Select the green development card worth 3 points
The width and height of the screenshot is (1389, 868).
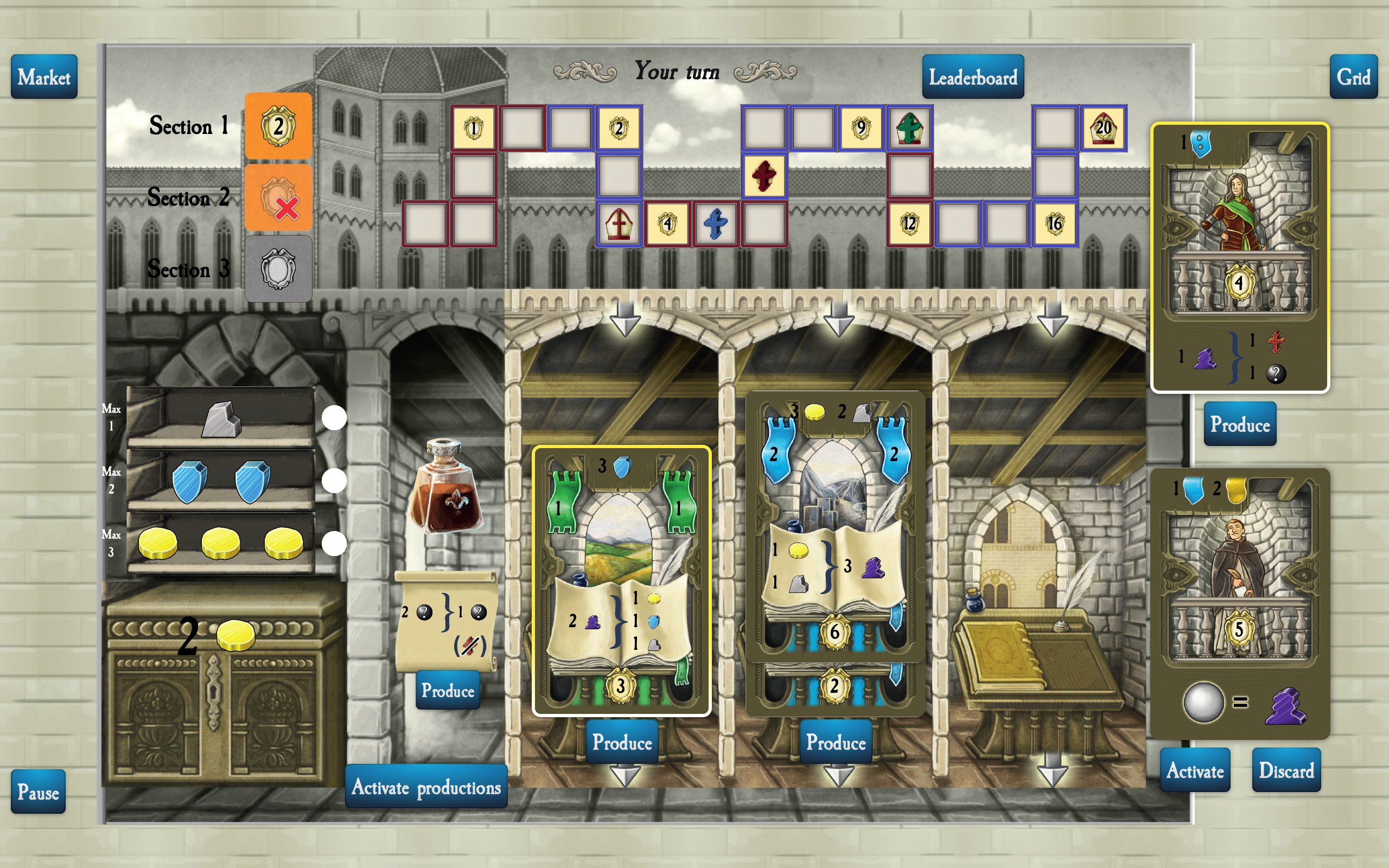coord(622,580)
